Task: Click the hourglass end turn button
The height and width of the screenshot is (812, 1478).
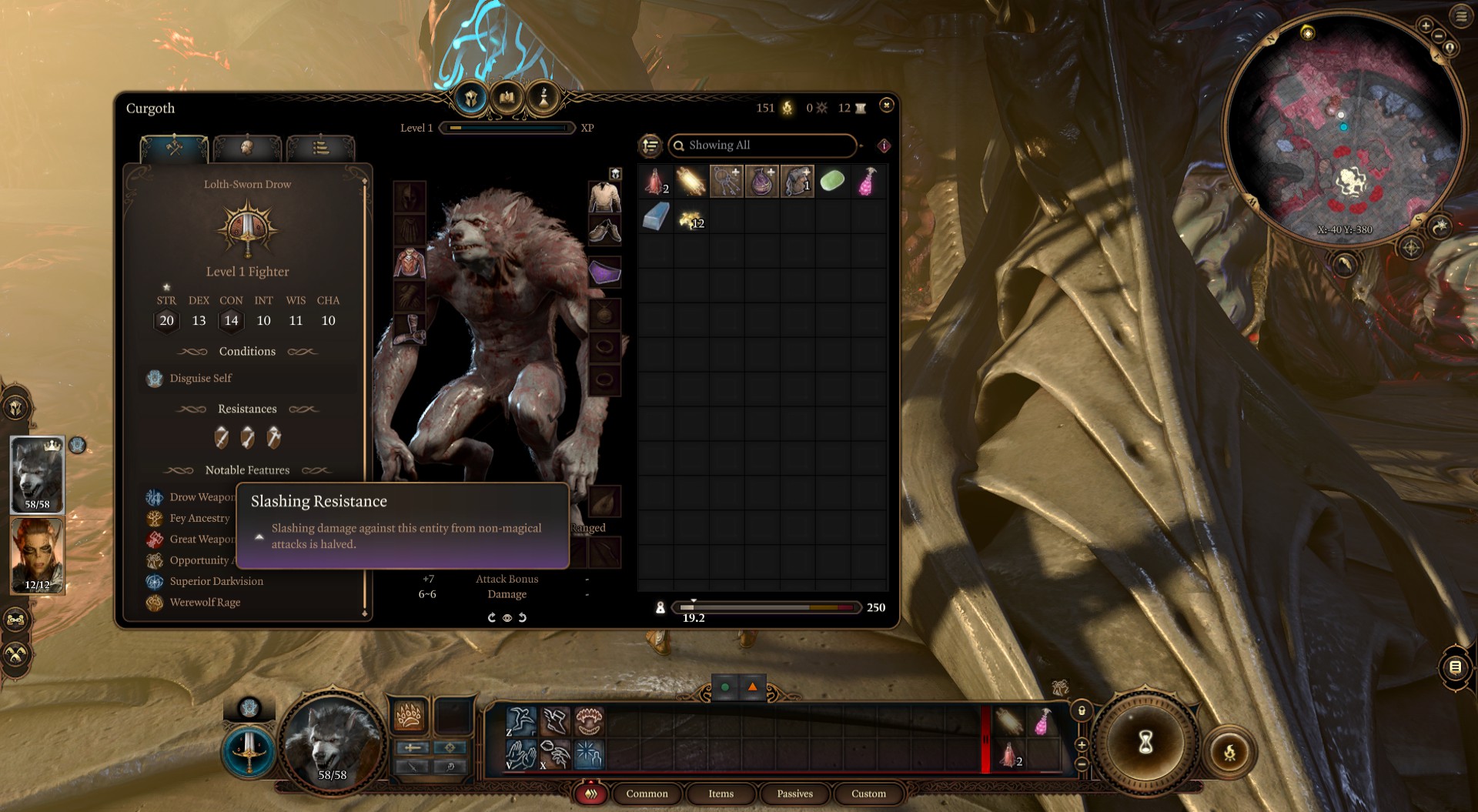Action: 1145,743
